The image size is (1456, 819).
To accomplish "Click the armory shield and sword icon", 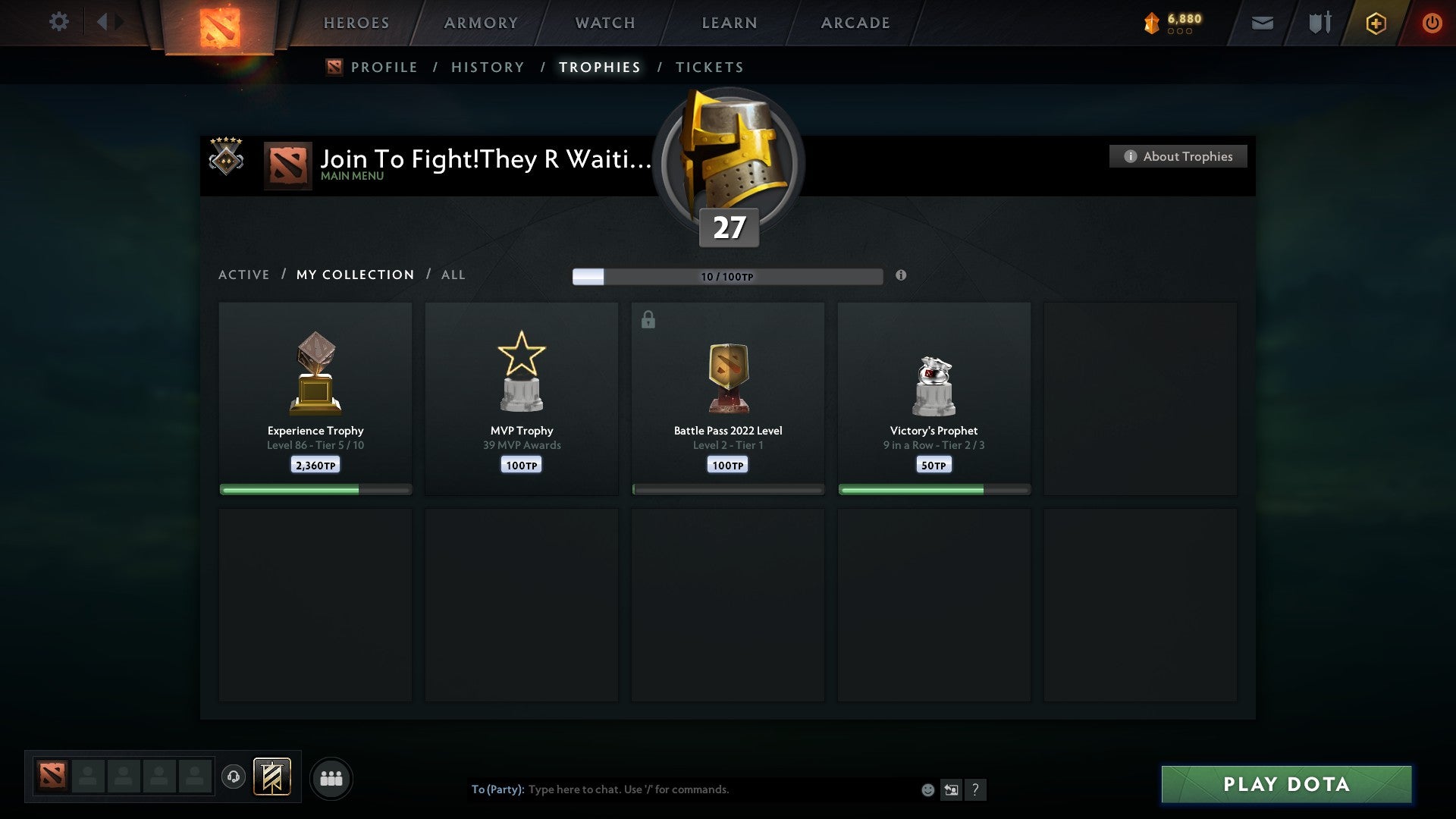I will point(1319,23).
